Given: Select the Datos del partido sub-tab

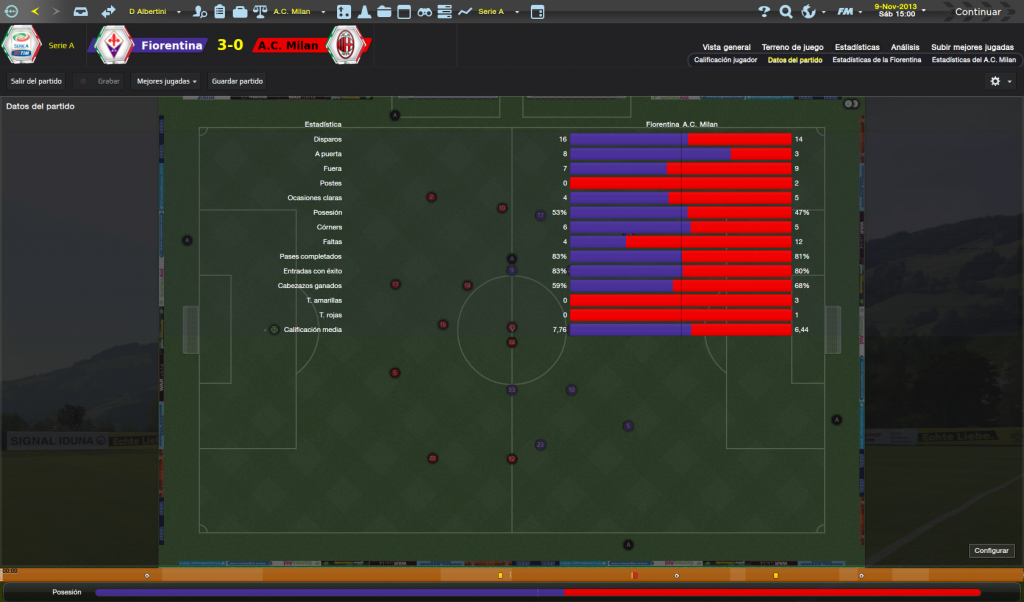Looking at the screenshot, I should coord(795,60).
